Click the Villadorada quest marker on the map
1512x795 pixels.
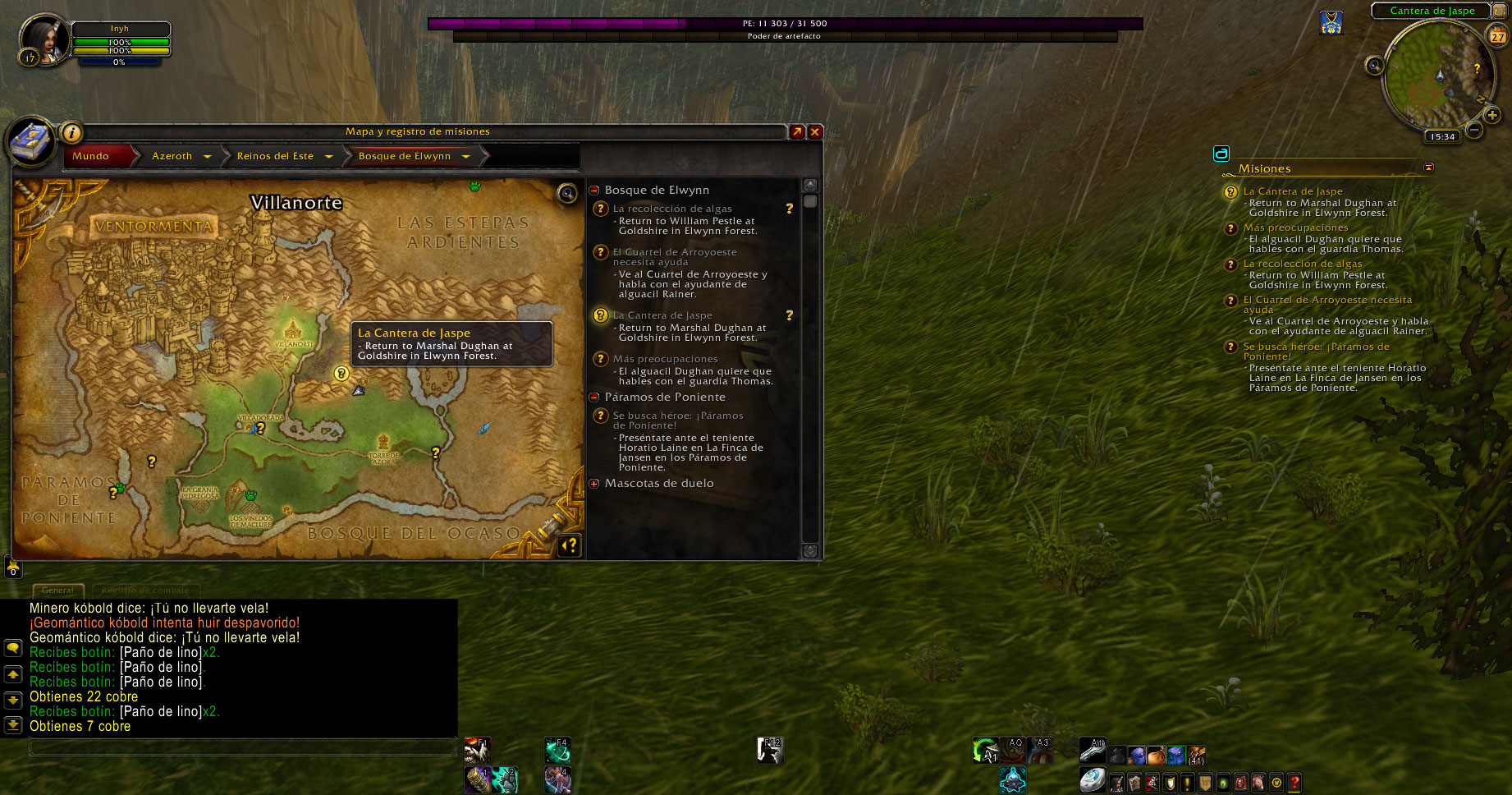tap(261, 428)
